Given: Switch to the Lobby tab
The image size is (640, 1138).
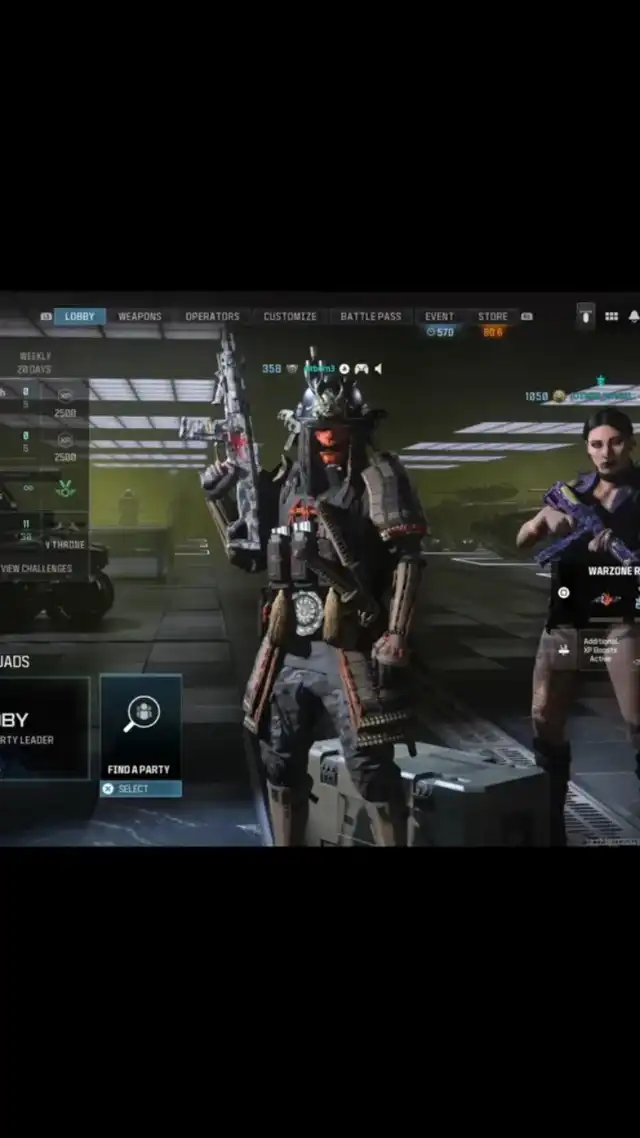Looking at the screenshot, I should point(80,317).
